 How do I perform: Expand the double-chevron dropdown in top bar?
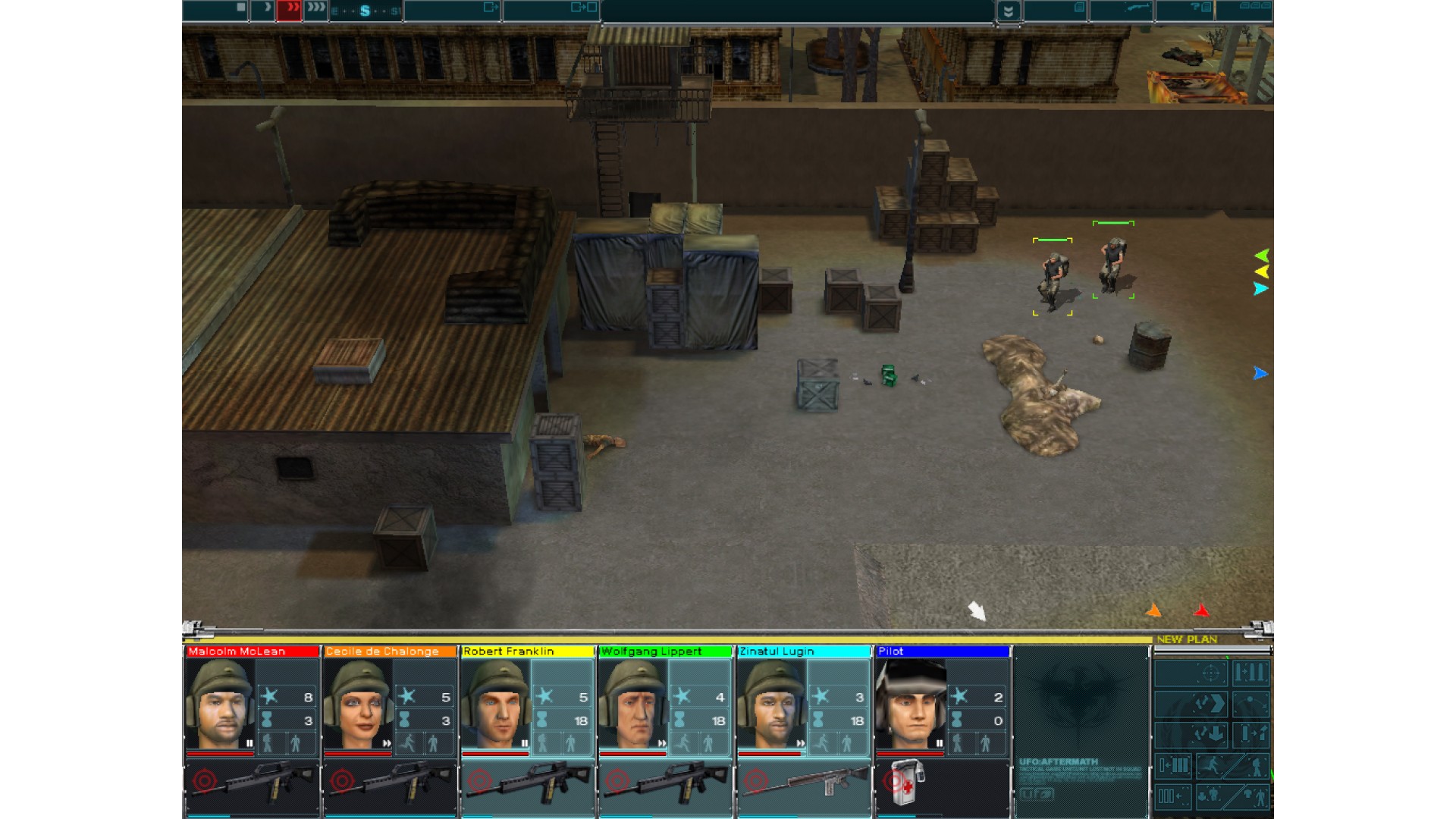pos(1008,11)
